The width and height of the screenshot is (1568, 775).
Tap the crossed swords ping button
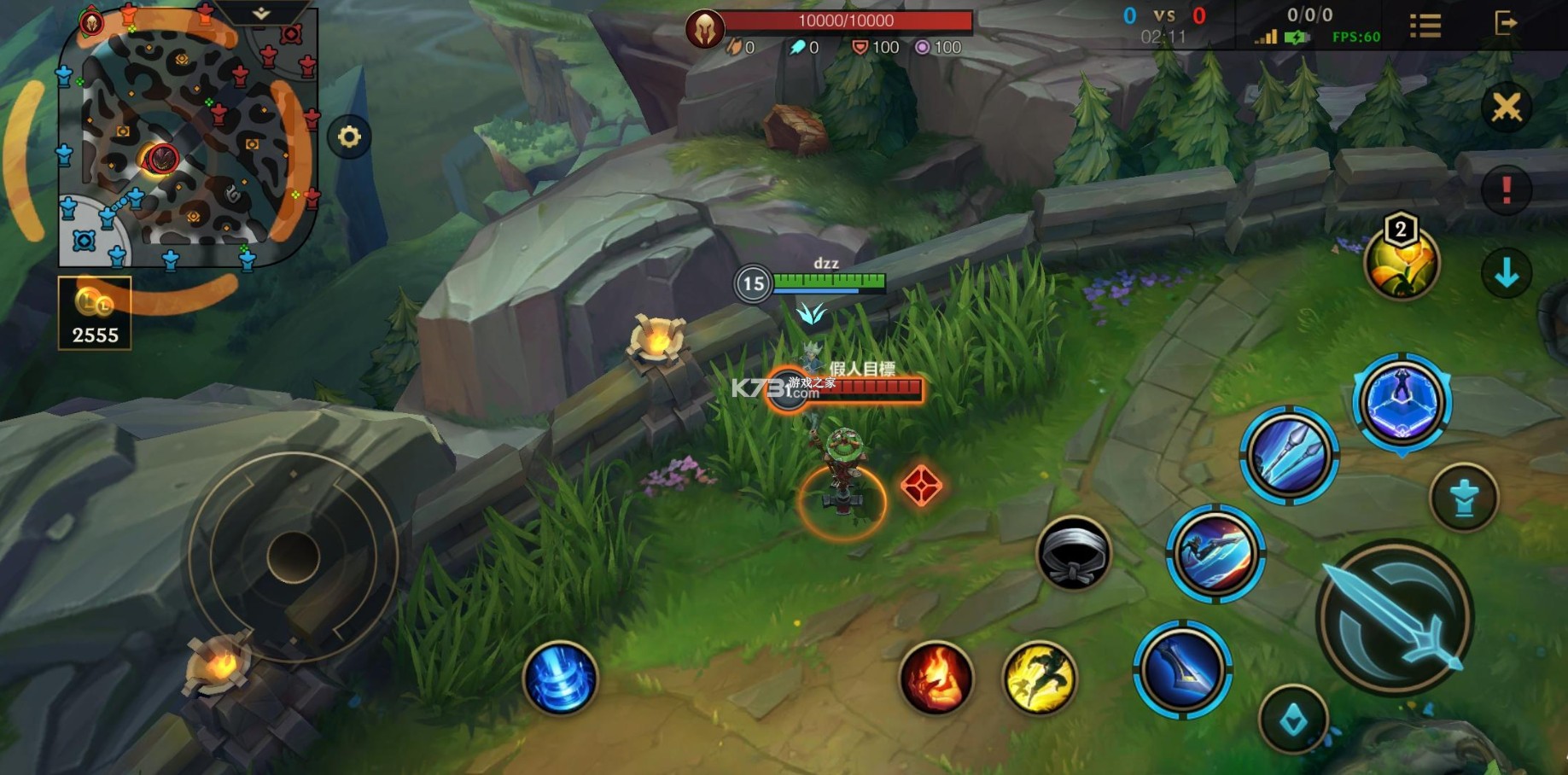tap(1507, 108)
